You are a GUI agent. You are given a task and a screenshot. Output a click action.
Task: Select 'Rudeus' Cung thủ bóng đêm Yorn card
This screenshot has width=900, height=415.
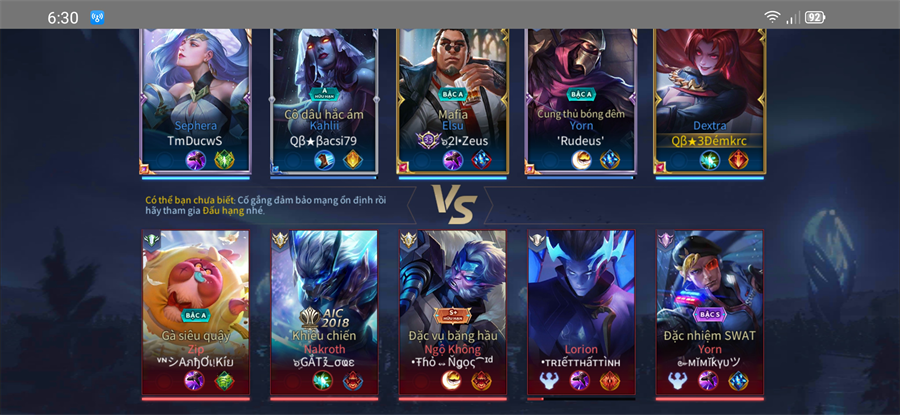point(581,100)
